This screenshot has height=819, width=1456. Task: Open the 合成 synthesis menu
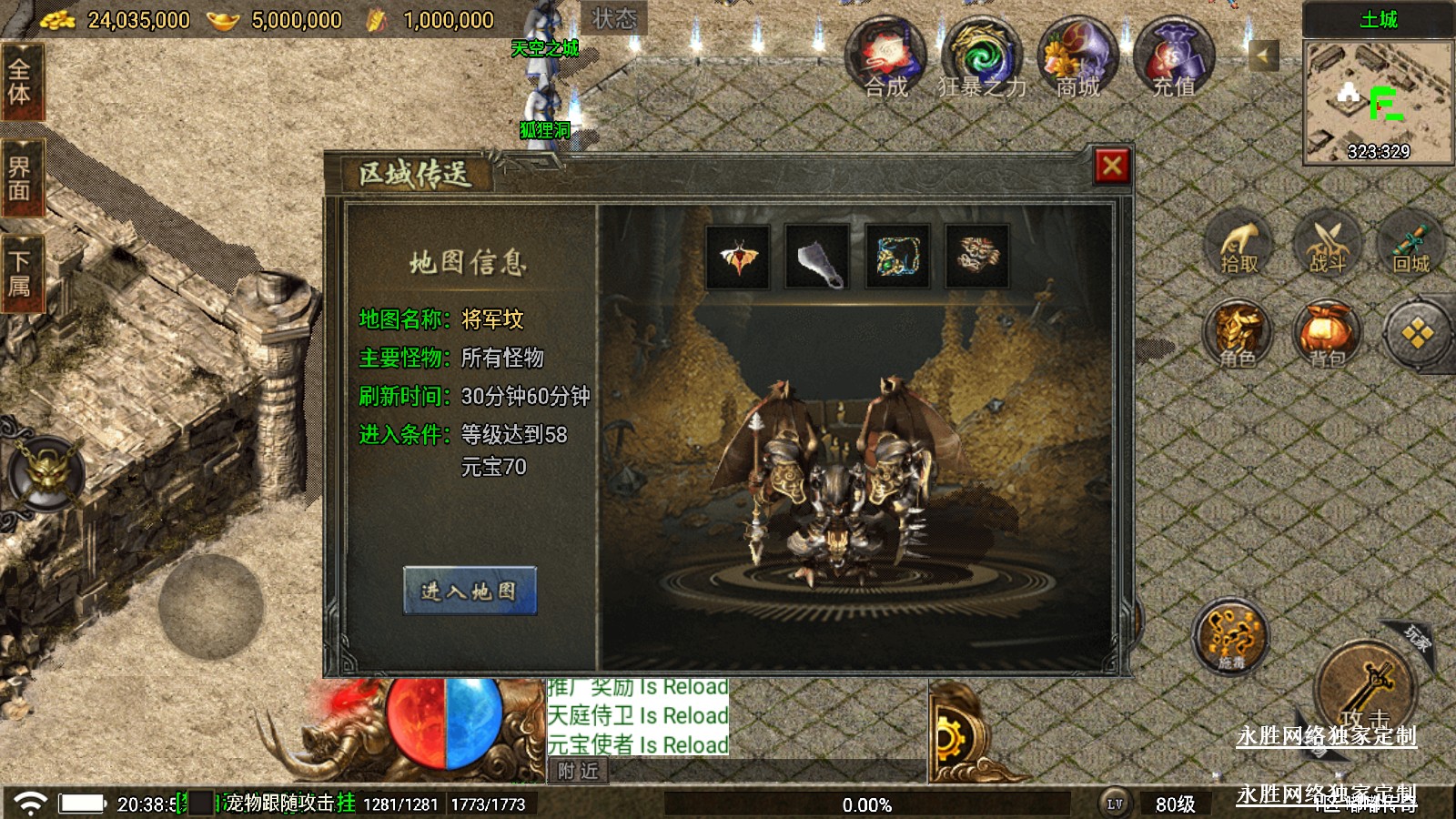(x=885, y=56)
